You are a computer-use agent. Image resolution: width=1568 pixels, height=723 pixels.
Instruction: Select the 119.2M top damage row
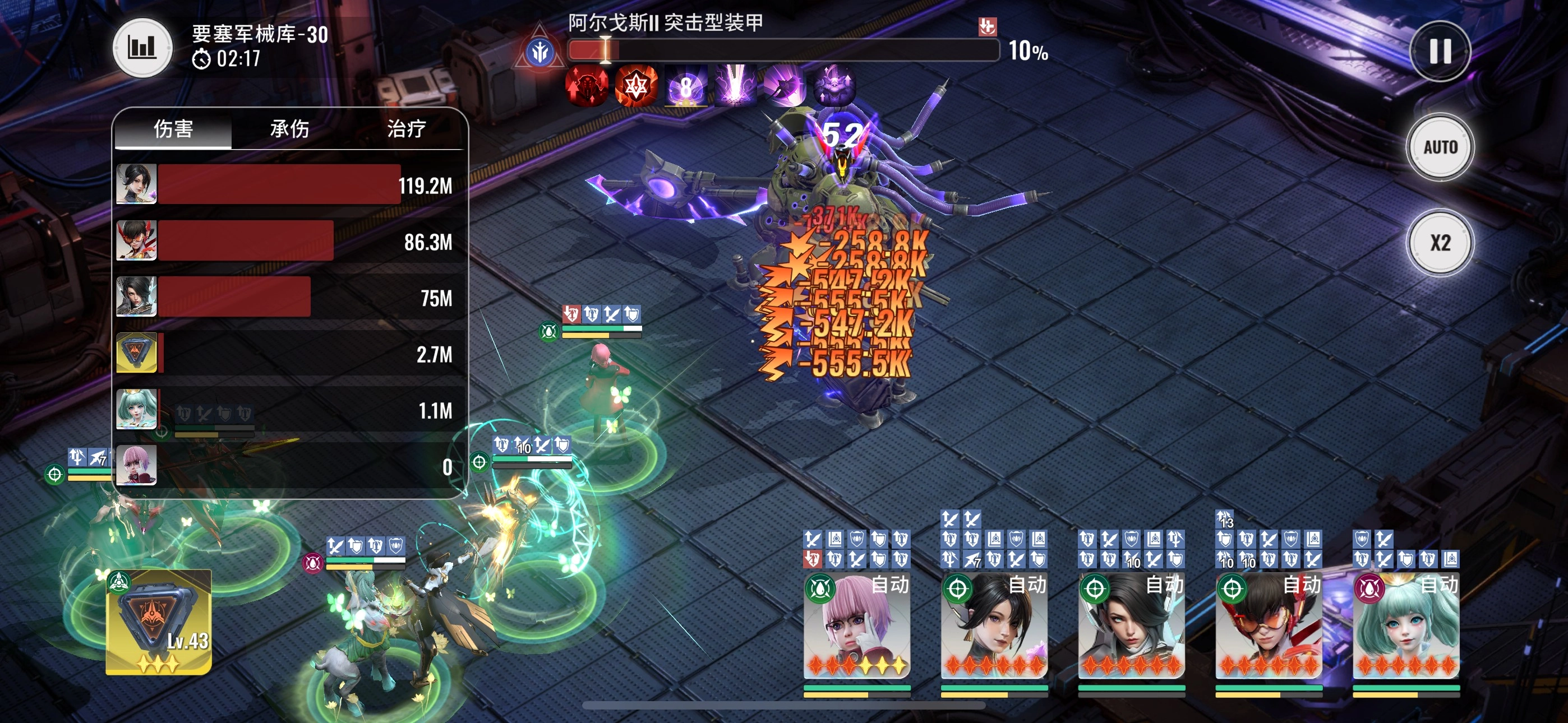[285, 184]
